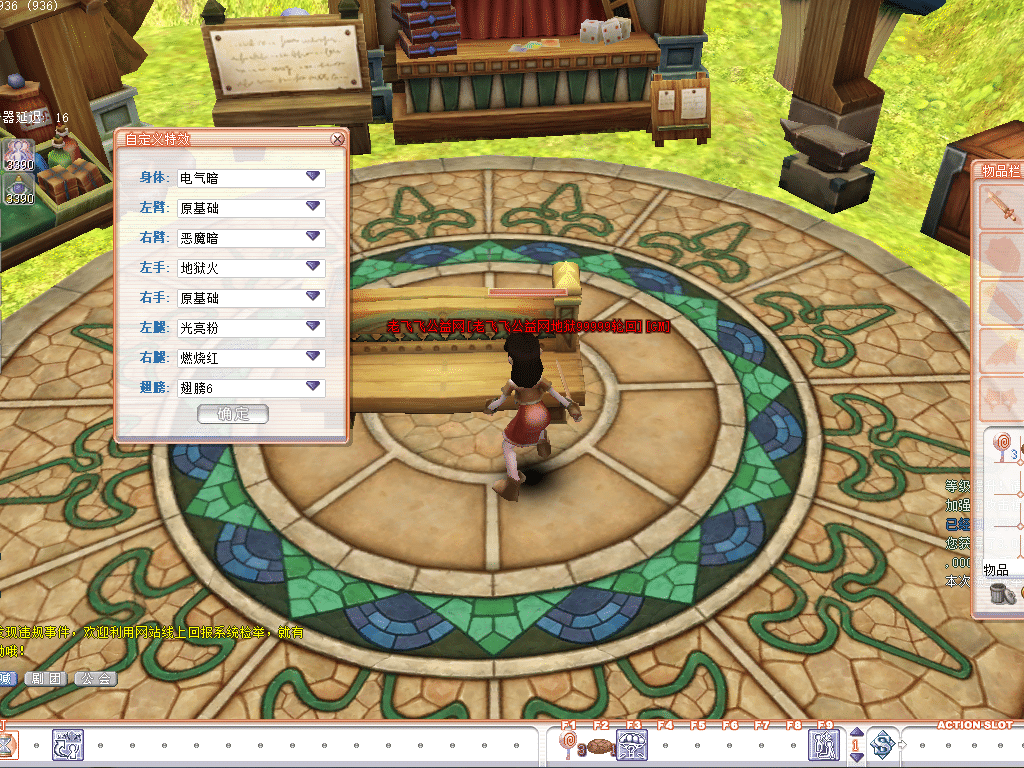Switch to the 公会 chat tab
This screenshot has height=768, width=1024.
pos(97,678)
